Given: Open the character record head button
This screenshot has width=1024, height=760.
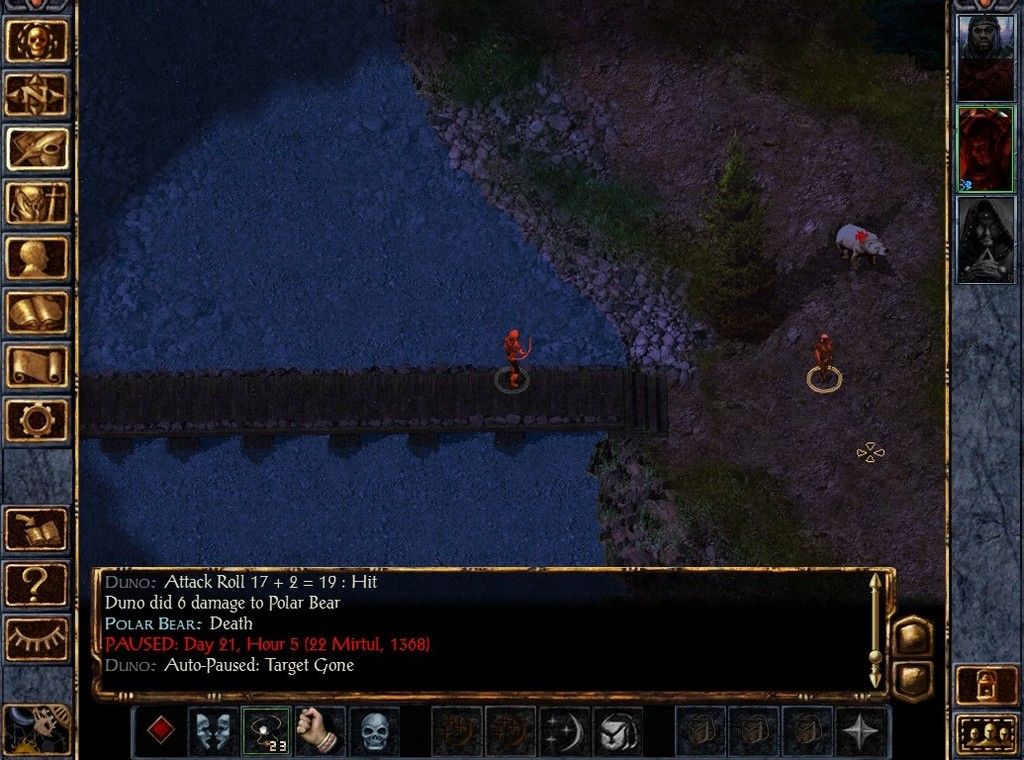Looking at the screenshot, I should (x=38, y=257).
